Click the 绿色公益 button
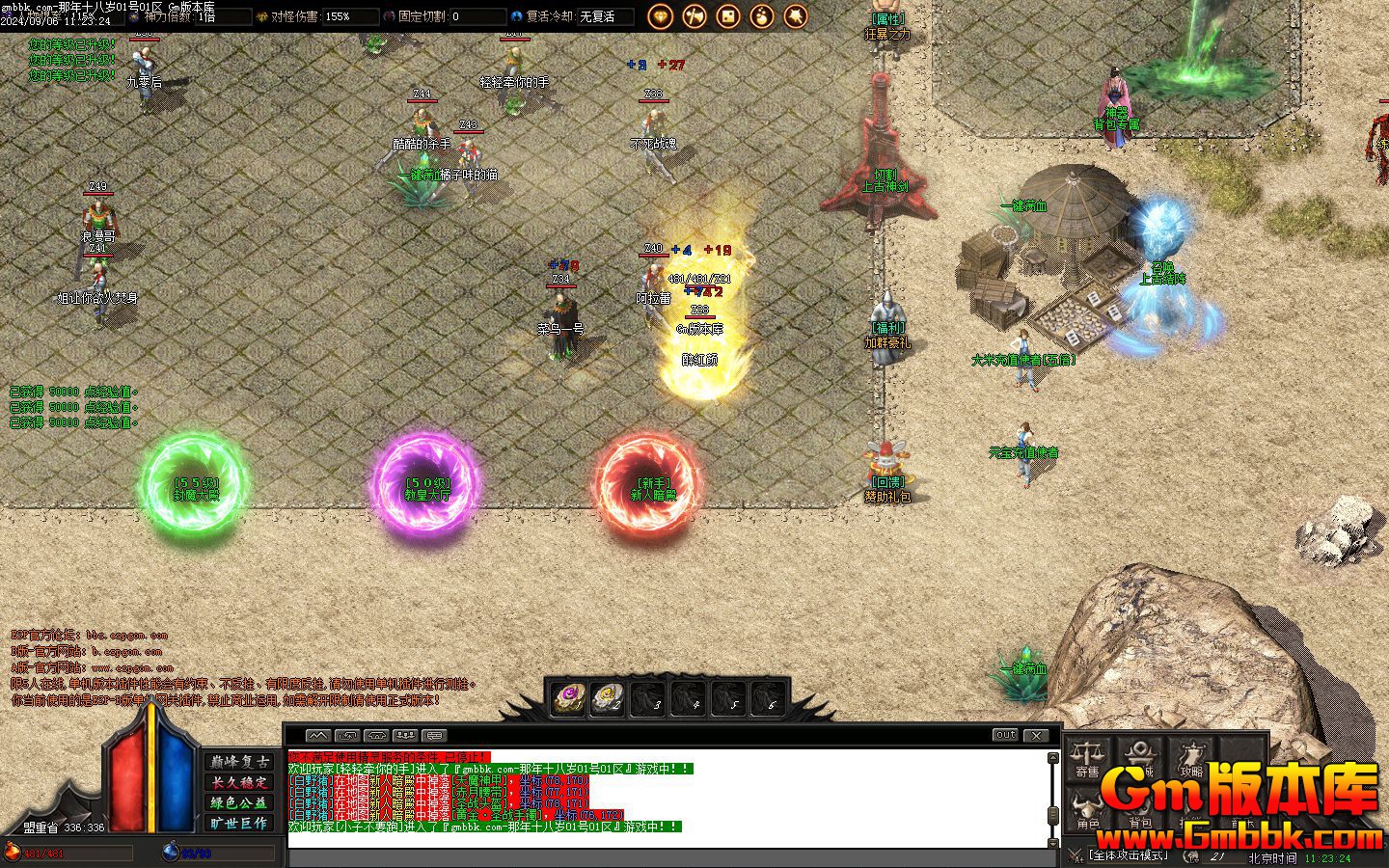 pos(239,802)
